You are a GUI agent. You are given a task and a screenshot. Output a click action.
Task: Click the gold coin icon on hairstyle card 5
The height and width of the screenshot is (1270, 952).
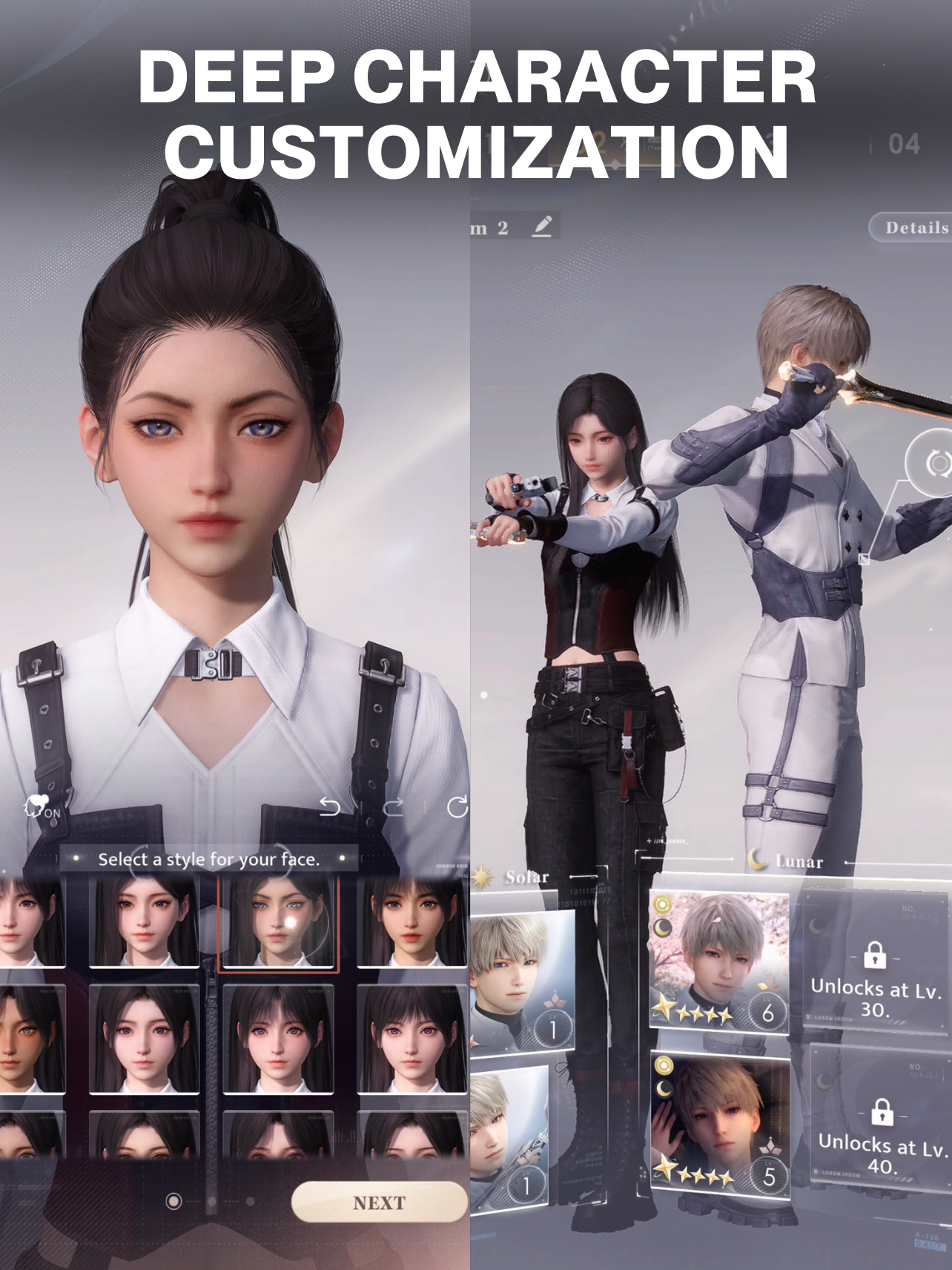[x=664, y=1065]
